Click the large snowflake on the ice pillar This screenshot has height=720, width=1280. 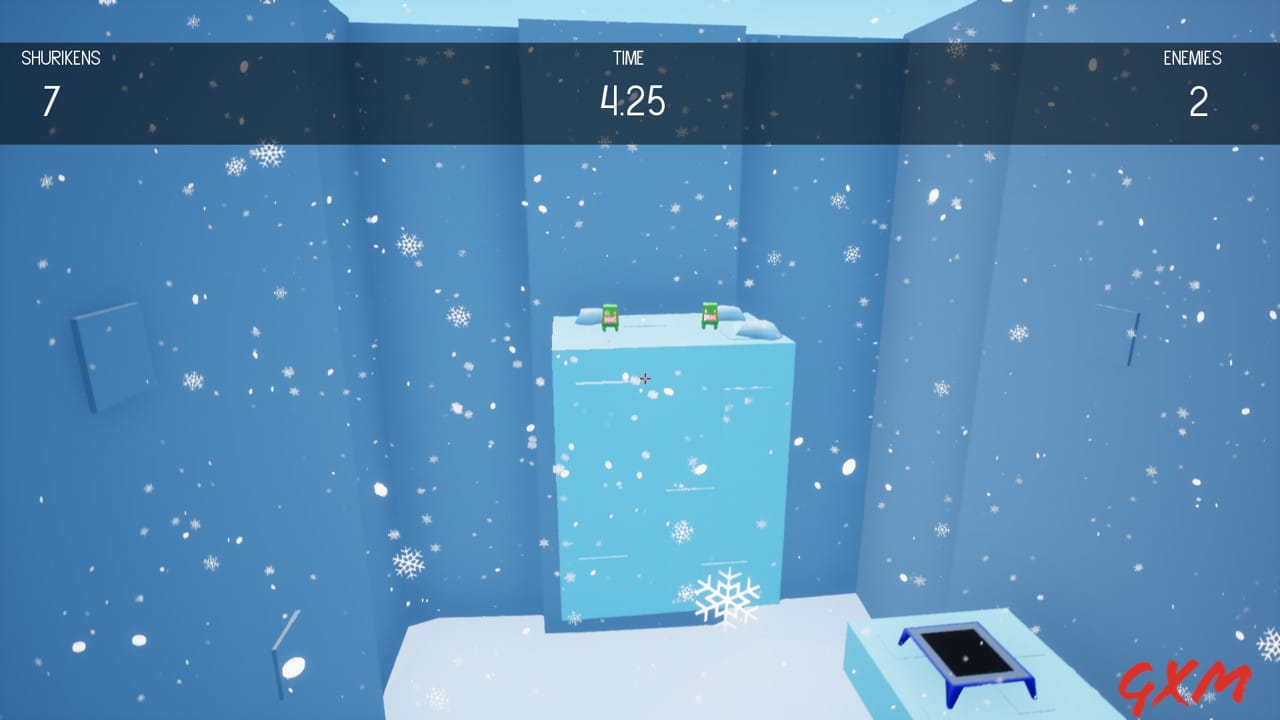coord(729,596)
